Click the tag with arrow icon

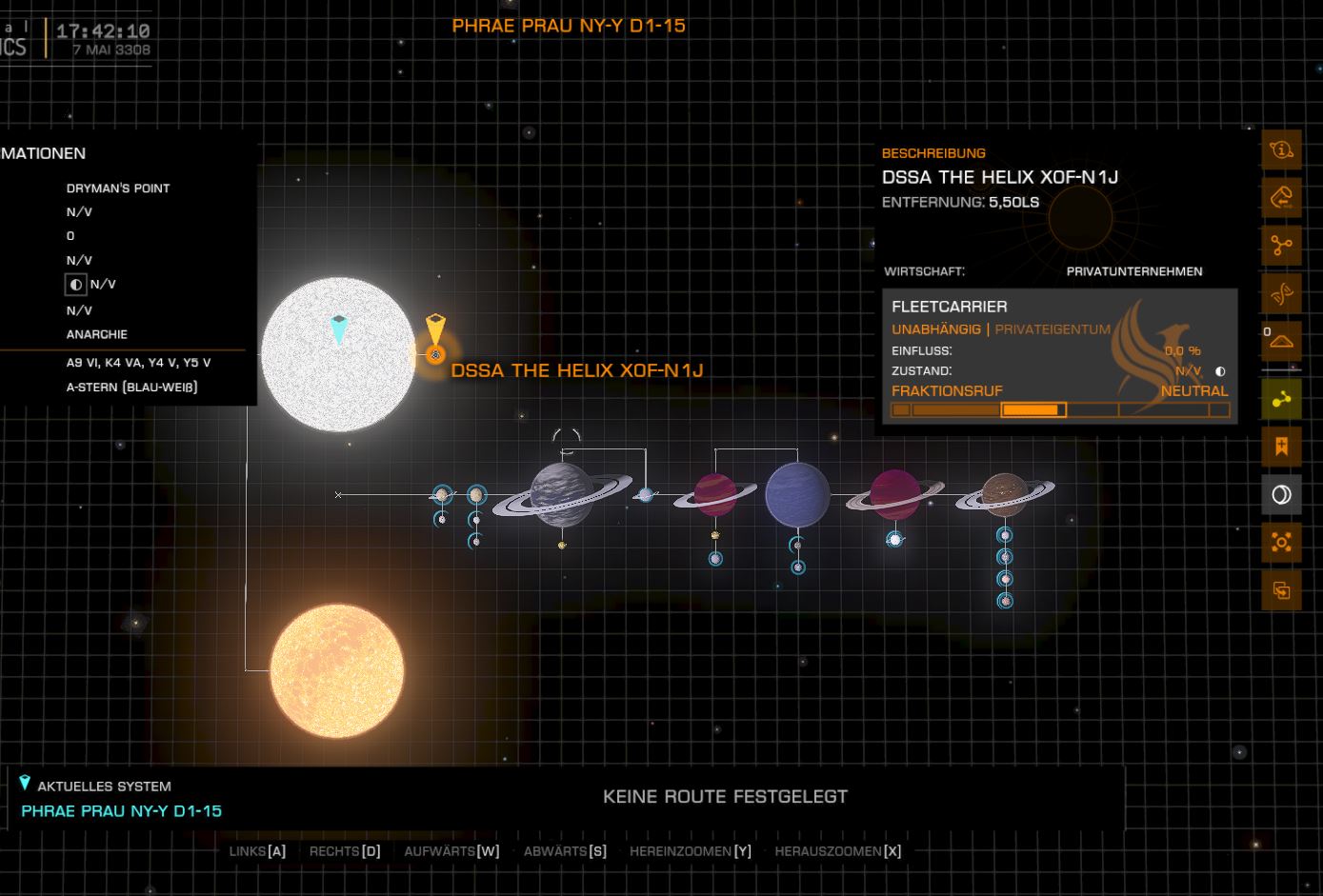[x=1281, y=197]
